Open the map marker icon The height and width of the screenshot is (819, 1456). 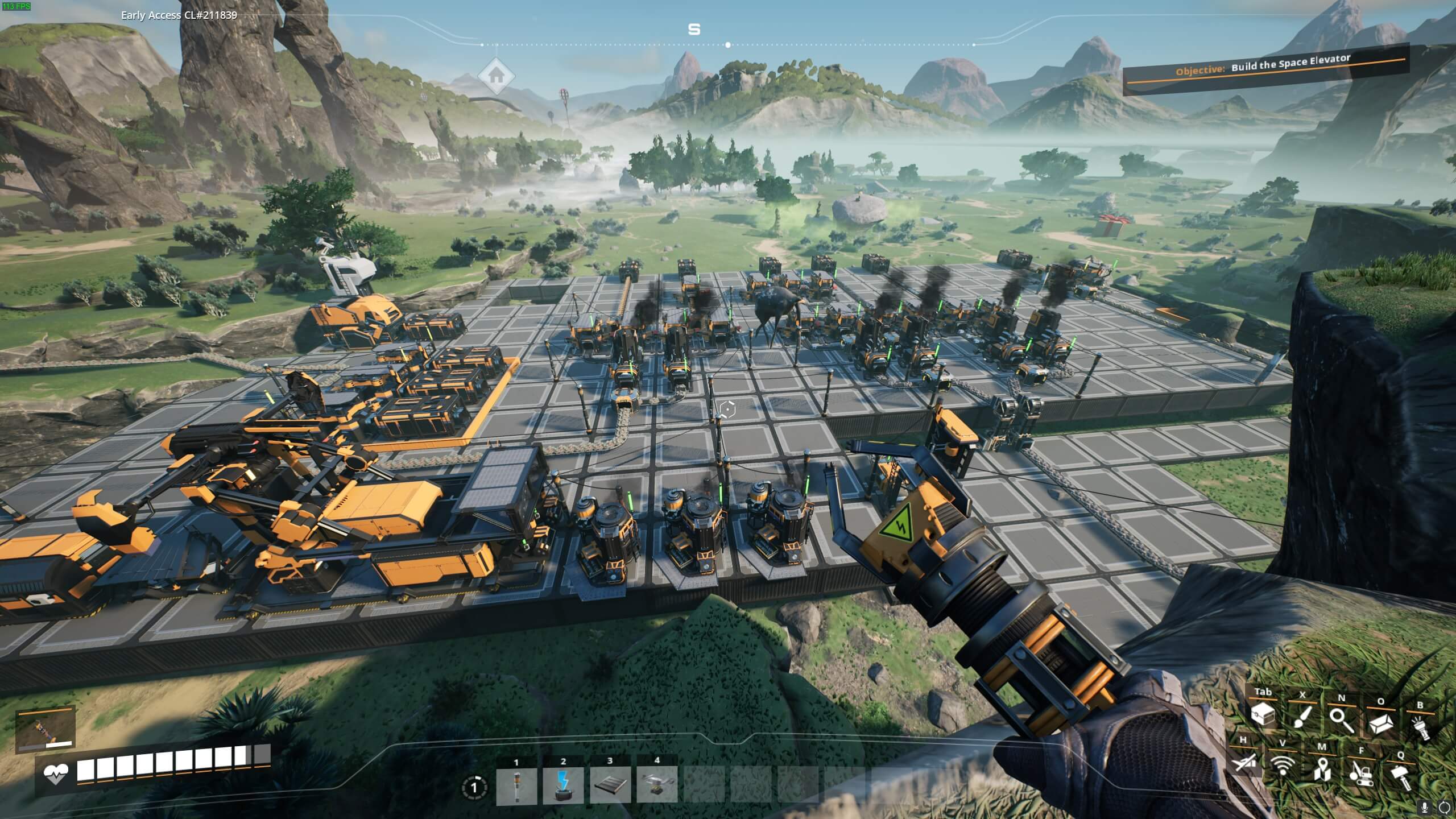click(x=1321, y=770)
